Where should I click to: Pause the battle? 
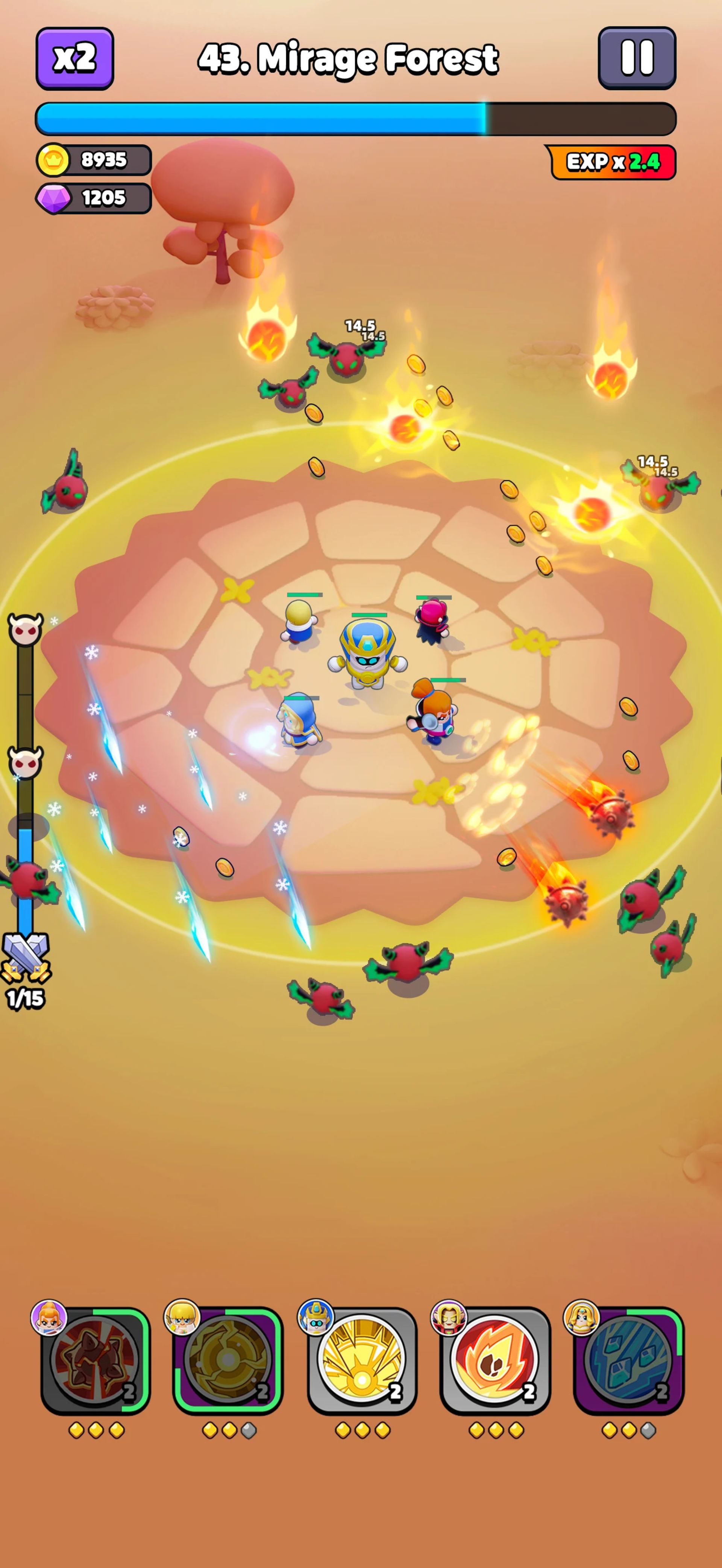637,58
